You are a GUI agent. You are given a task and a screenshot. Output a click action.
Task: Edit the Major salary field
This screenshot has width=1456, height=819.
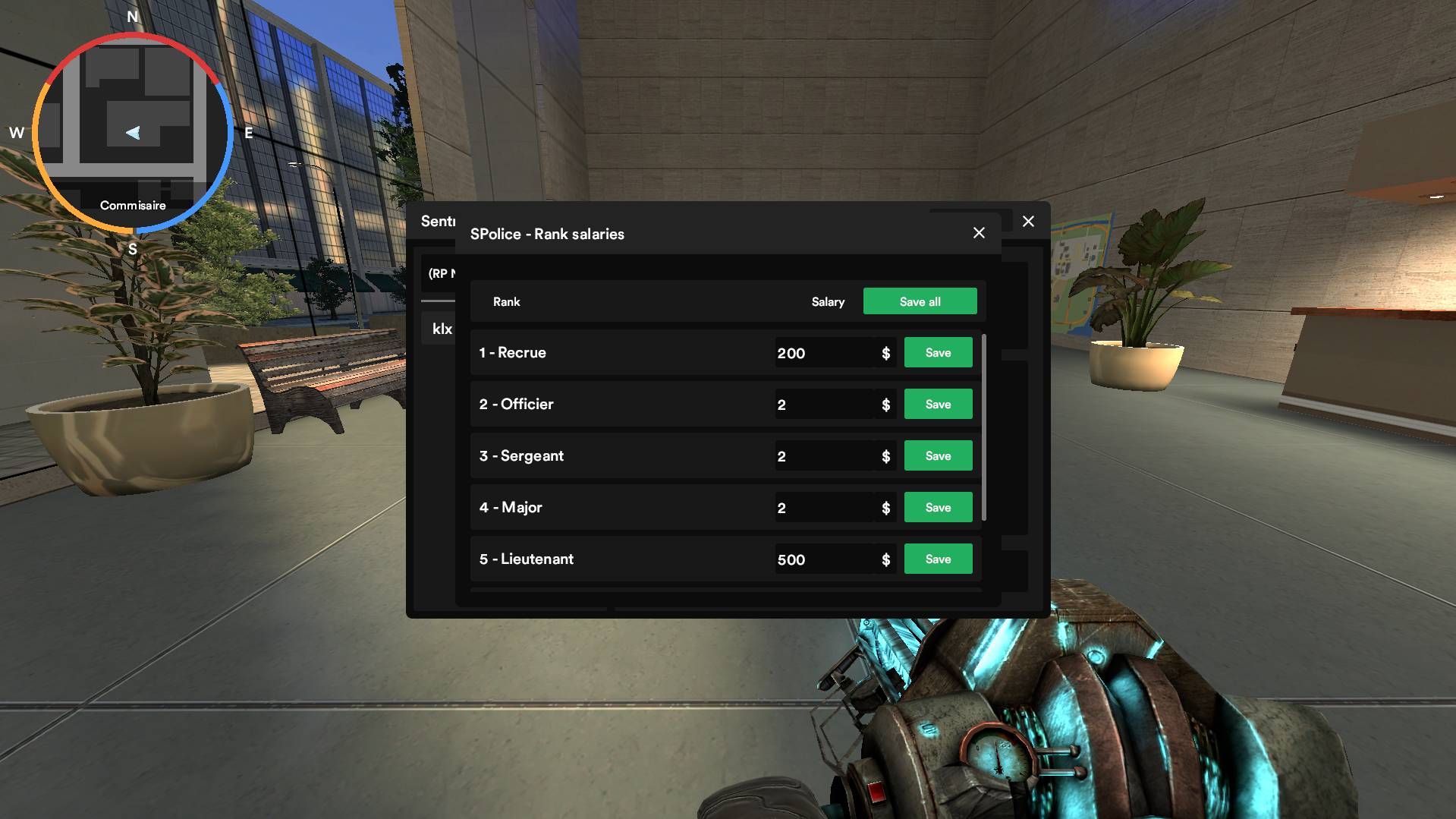tap(824, 508)
